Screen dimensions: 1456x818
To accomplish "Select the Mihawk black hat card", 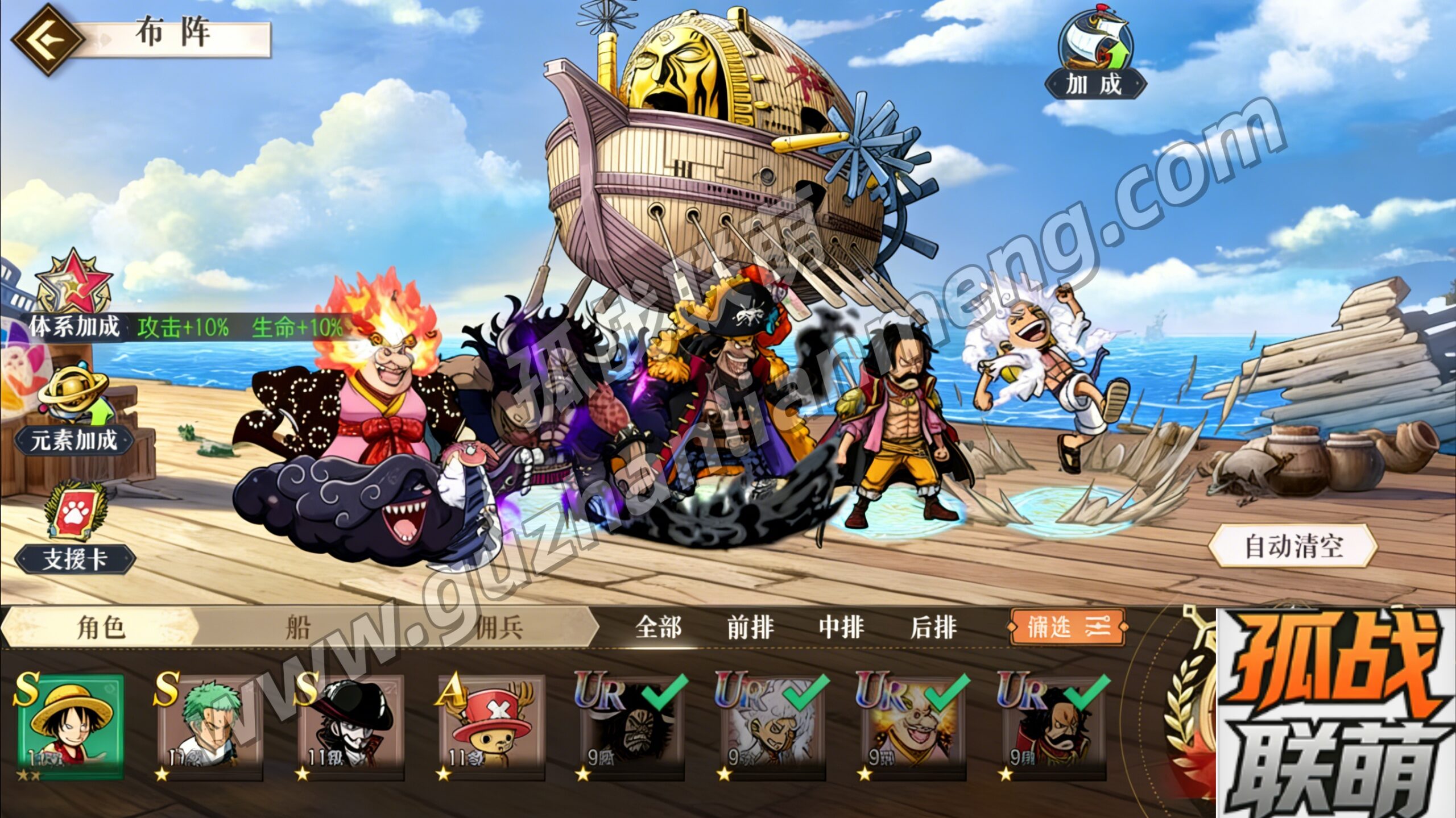I will 351,726.
